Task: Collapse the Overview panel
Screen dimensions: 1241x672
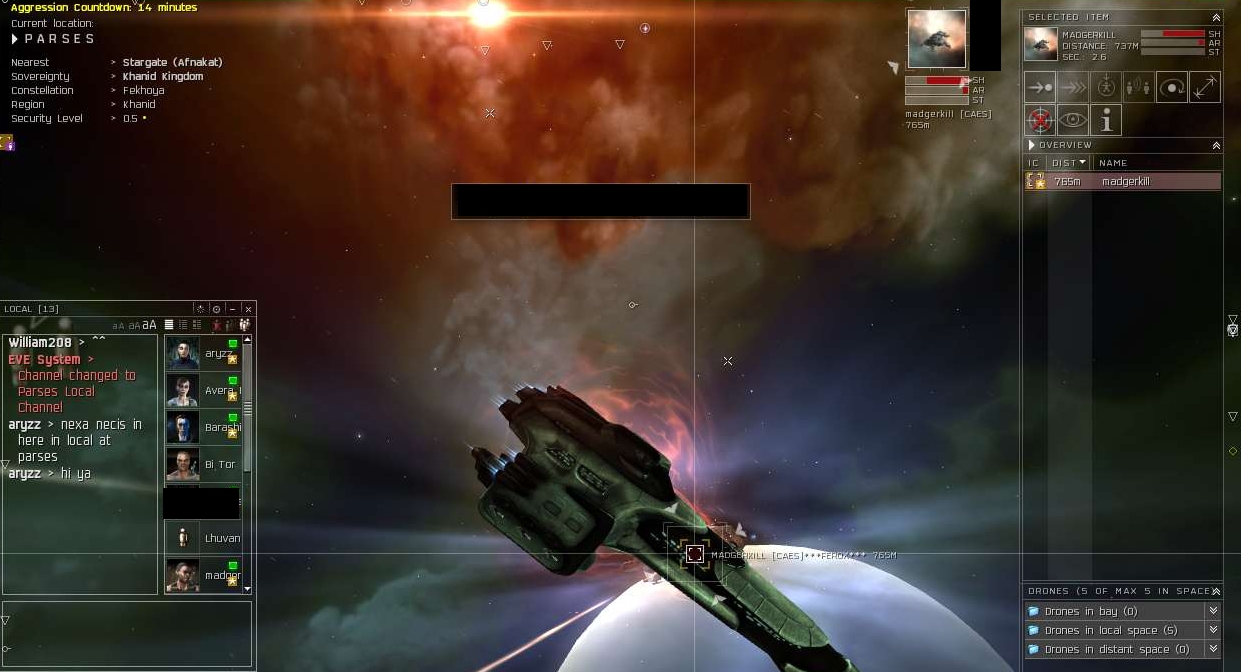Action: coord(1216,145)
